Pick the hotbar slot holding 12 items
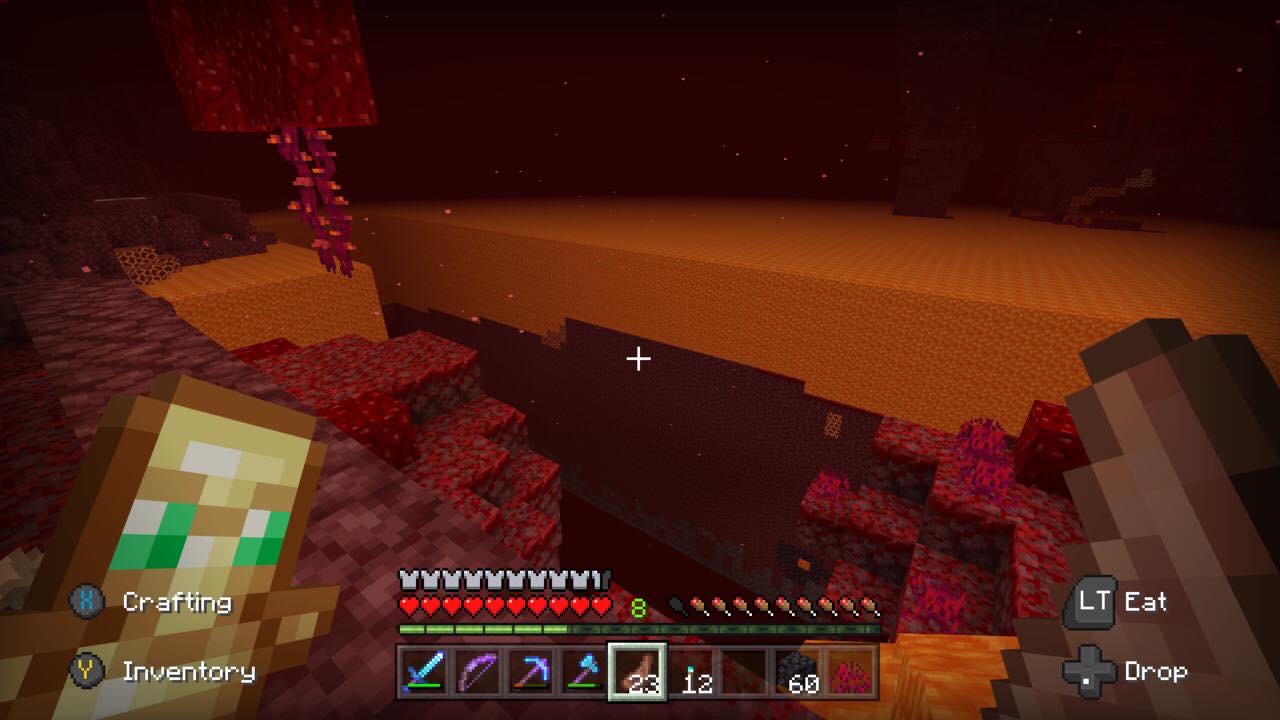Screen dimensions: 1280x720 point(693,670)
